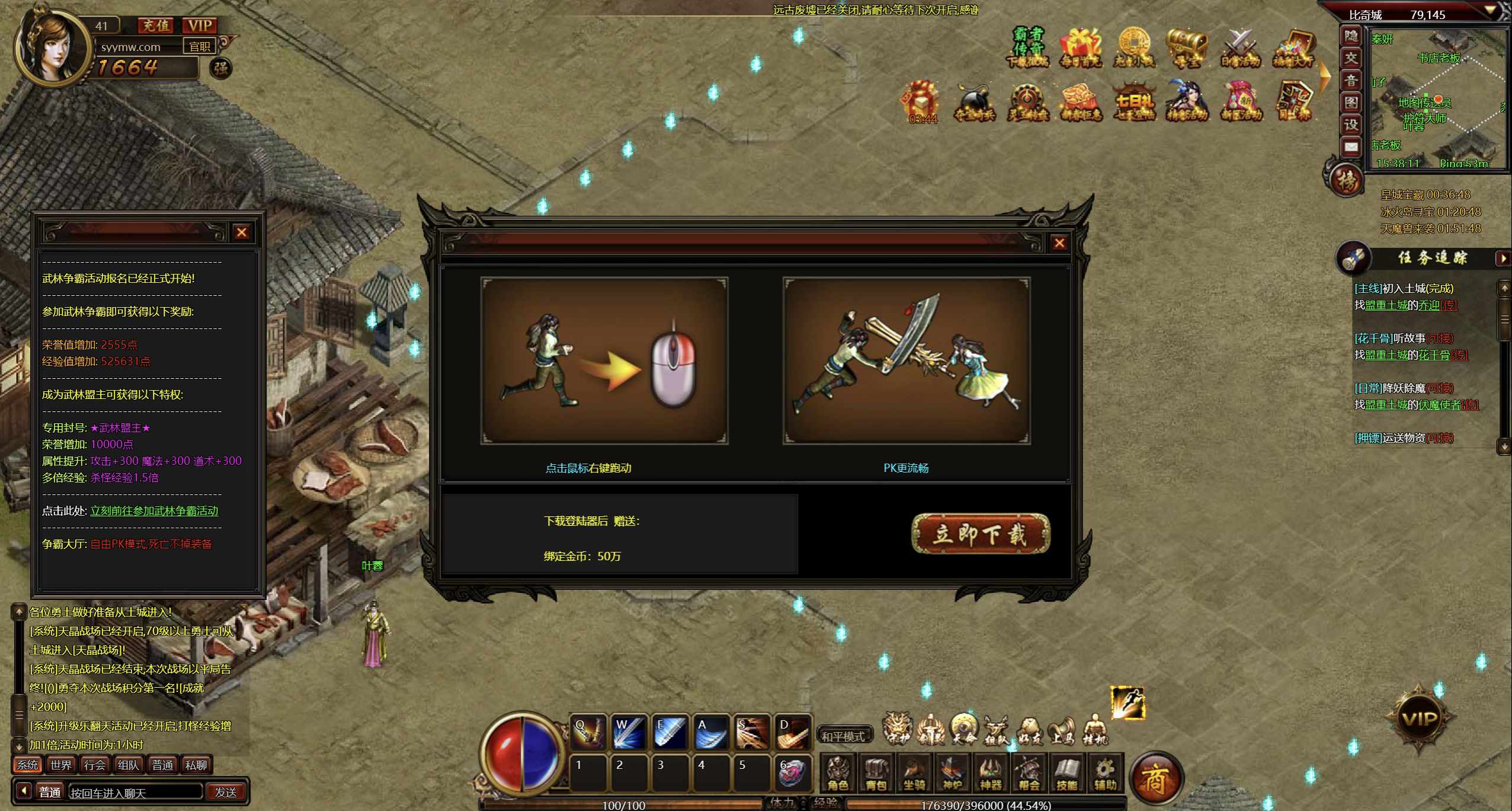1512x811 pixels.
Task: Follow the 立刻前往参加武林争霸活动 link
Action: pyautogui.click(x=154, y=511)
